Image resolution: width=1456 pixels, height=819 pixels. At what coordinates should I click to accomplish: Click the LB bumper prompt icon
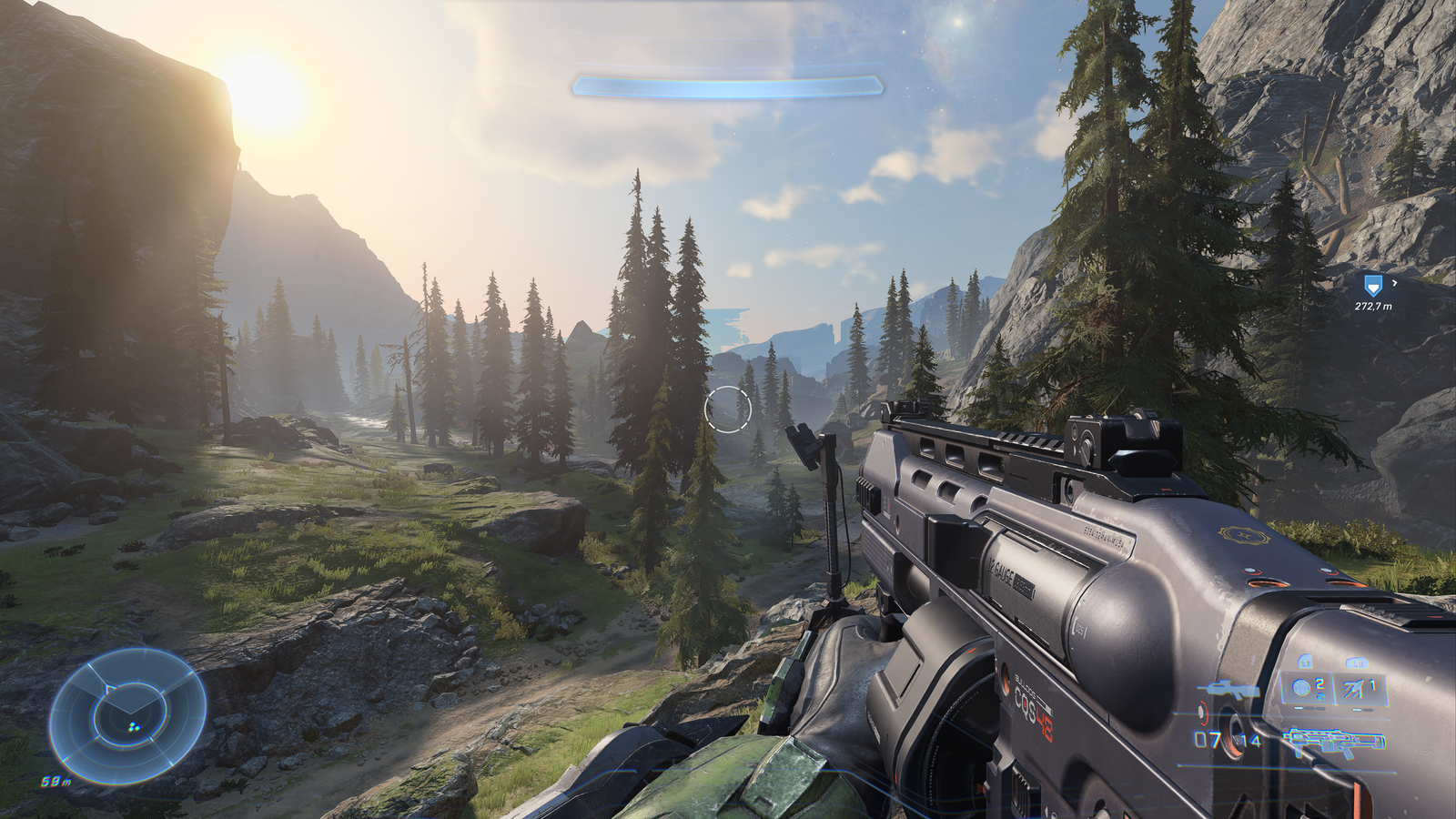1357,662
